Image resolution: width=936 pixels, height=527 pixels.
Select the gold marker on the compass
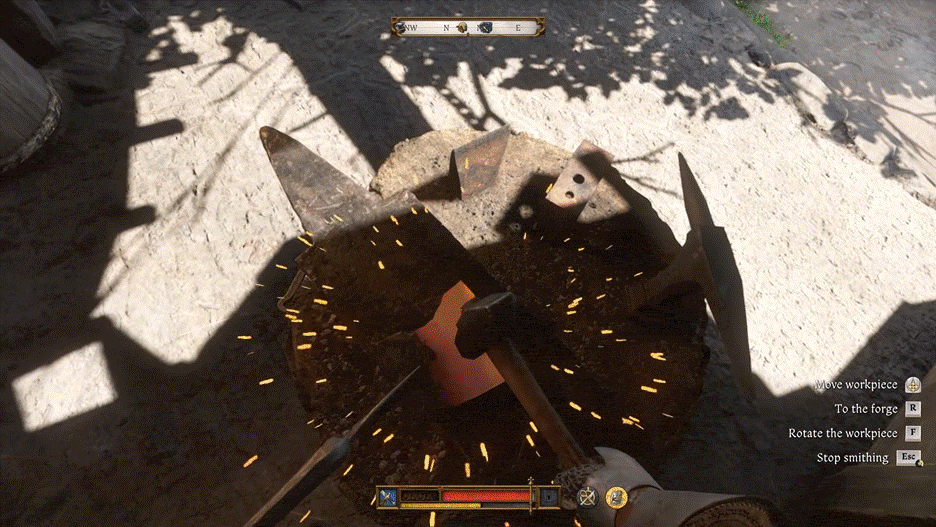point(462,28)
